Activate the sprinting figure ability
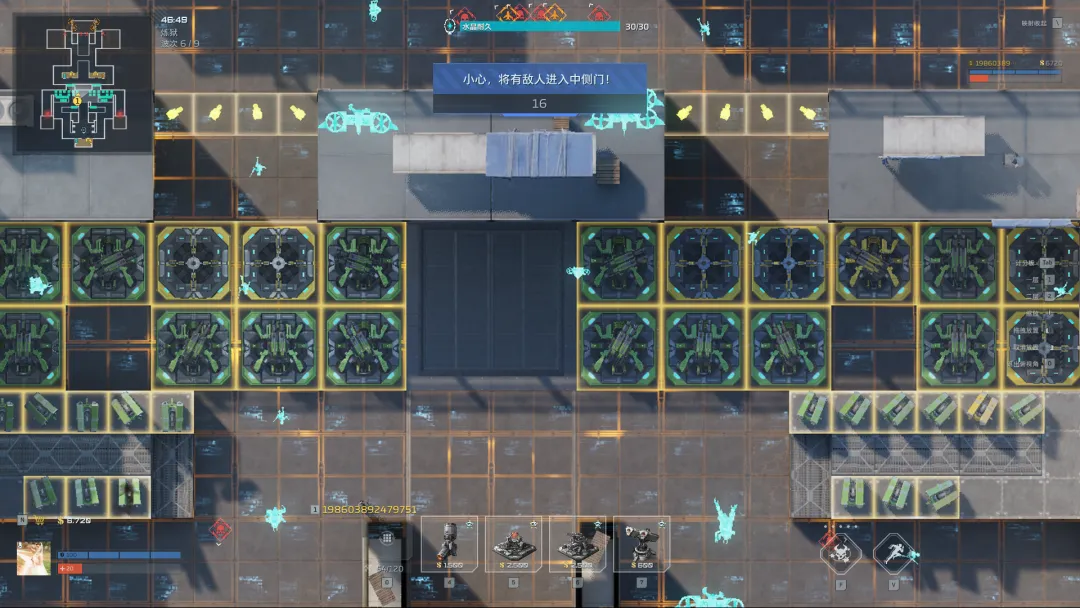Viewport: 1080px width, 608px height. click(x=893, y=551)
